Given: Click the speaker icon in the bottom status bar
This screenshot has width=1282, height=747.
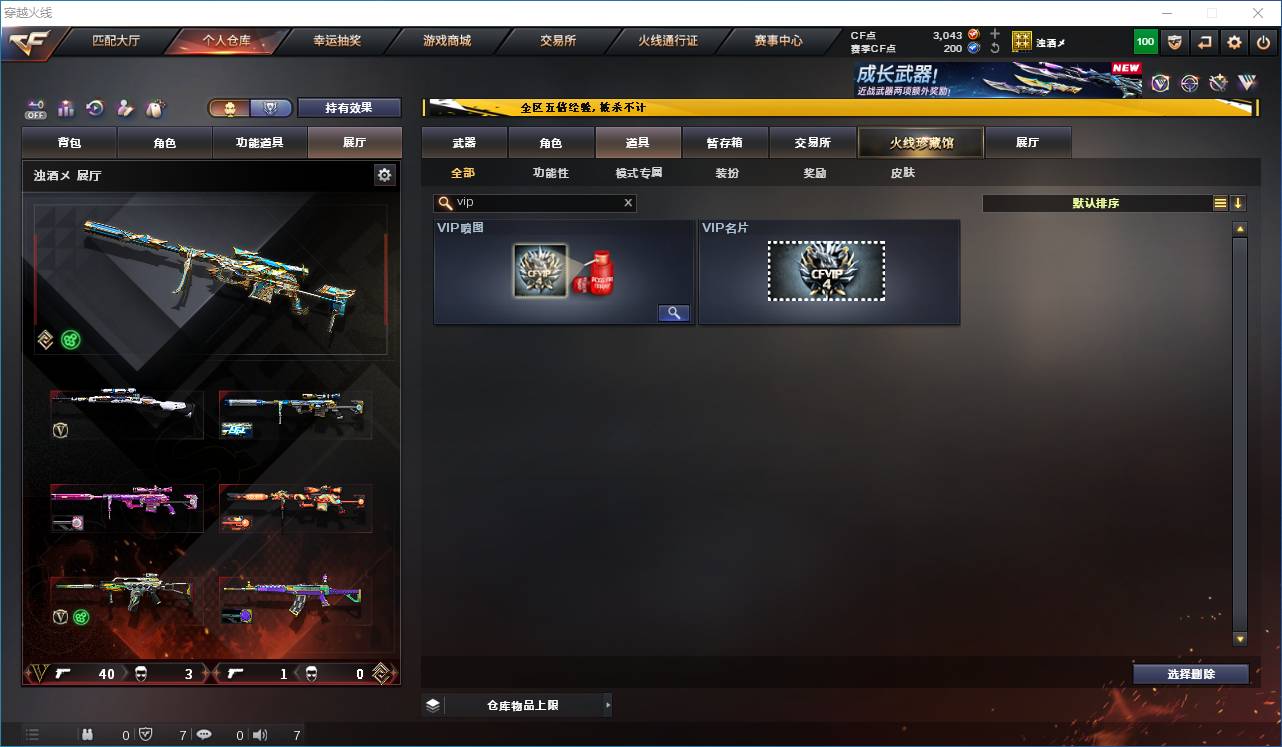Looking at the screenshot, I should pos(258,734).
